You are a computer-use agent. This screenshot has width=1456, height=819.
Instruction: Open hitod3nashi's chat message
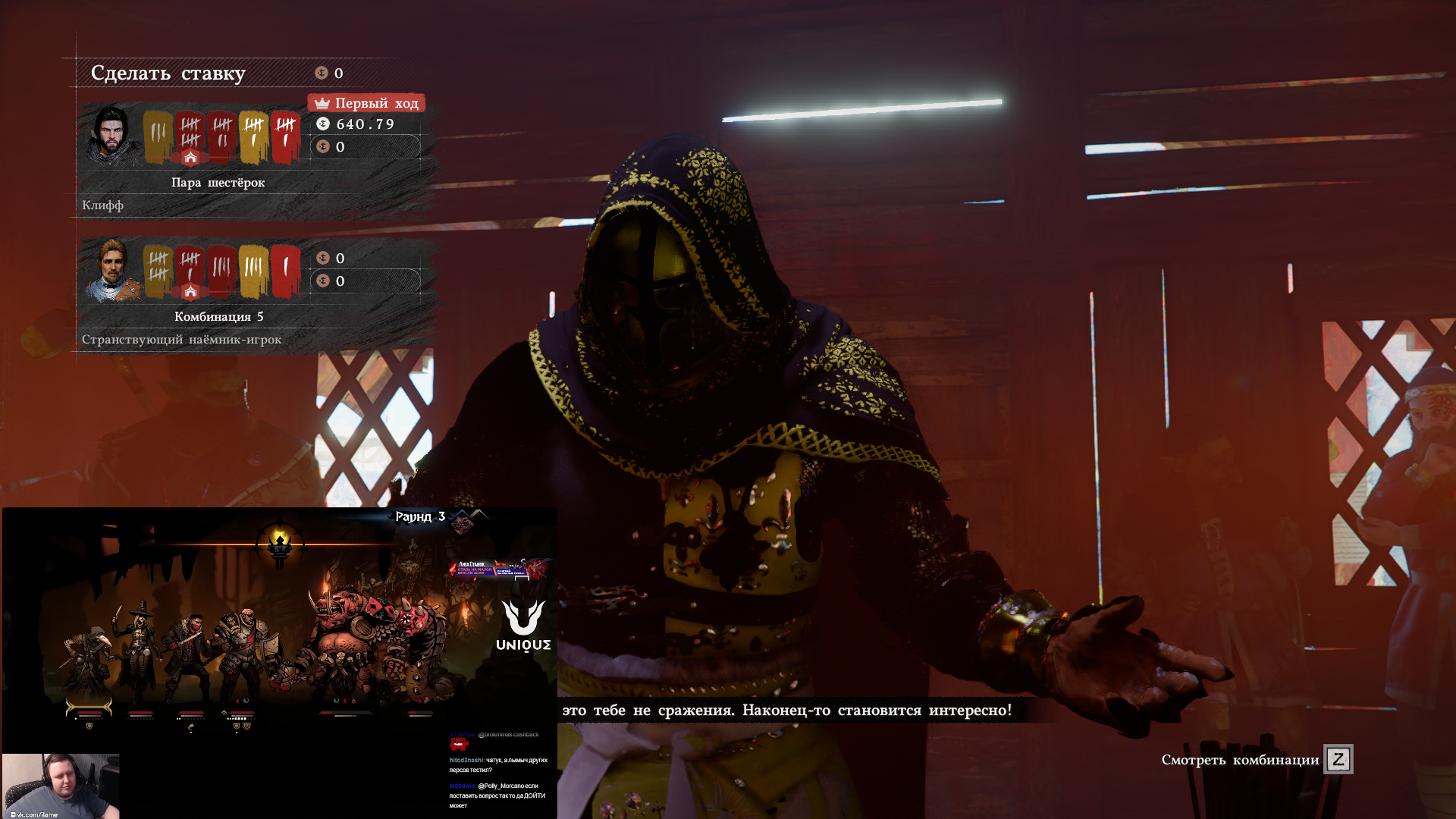[497, 764]
